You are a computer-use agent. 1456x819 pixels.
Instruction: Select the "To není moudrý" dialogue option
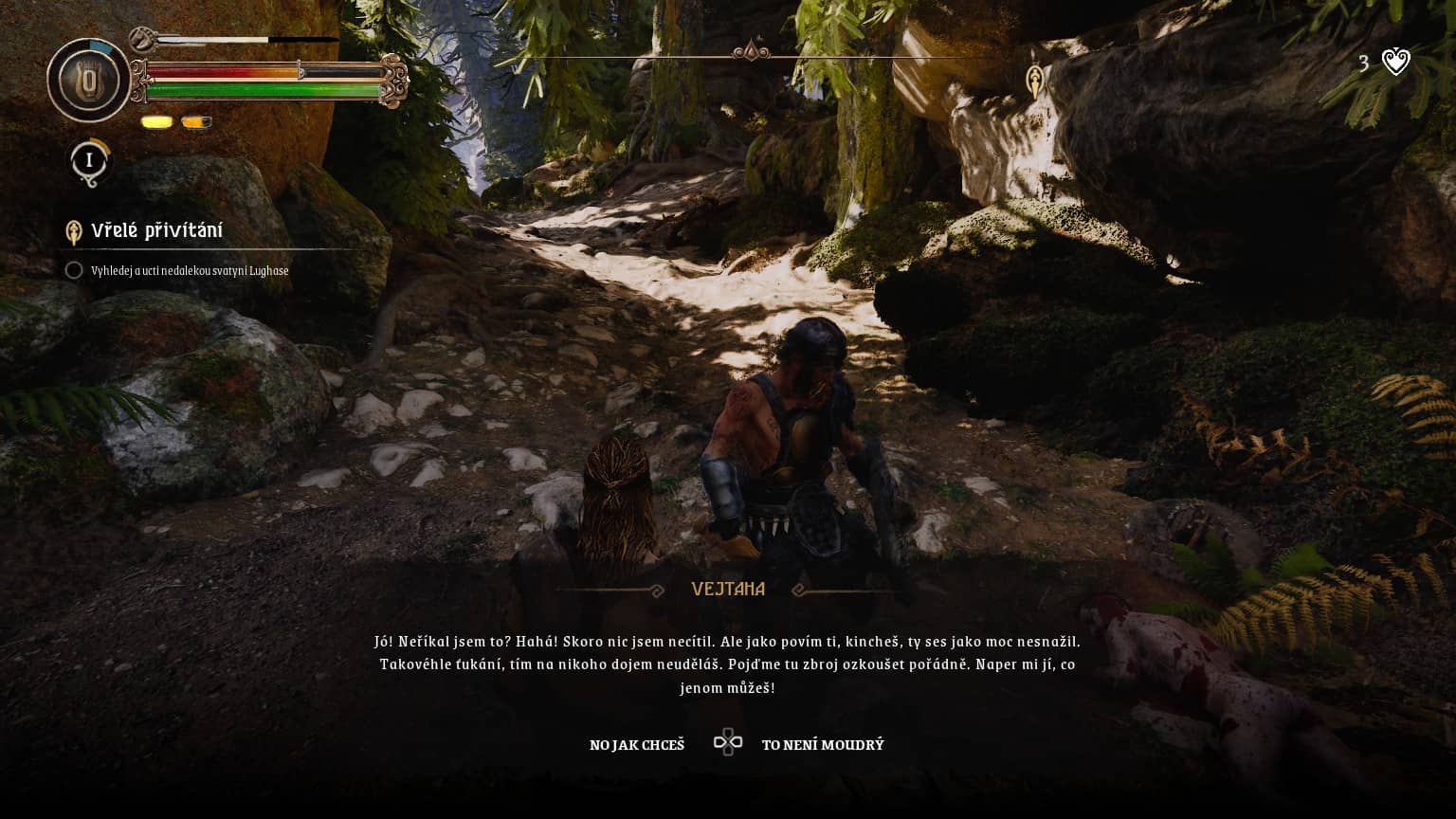coord(822,745)
